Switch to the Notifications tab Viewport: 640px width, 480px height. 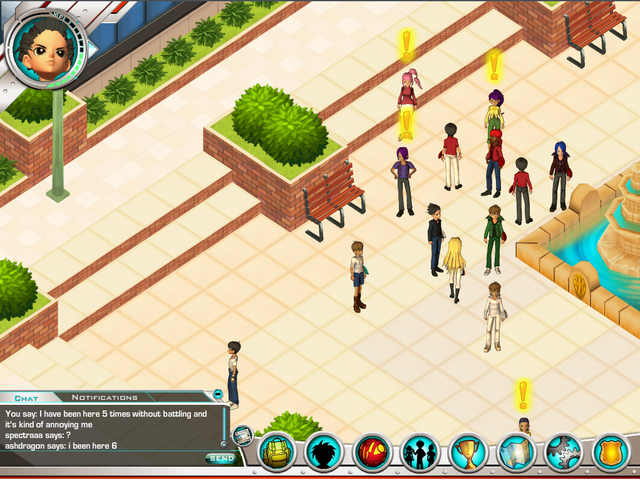(104, 397)
